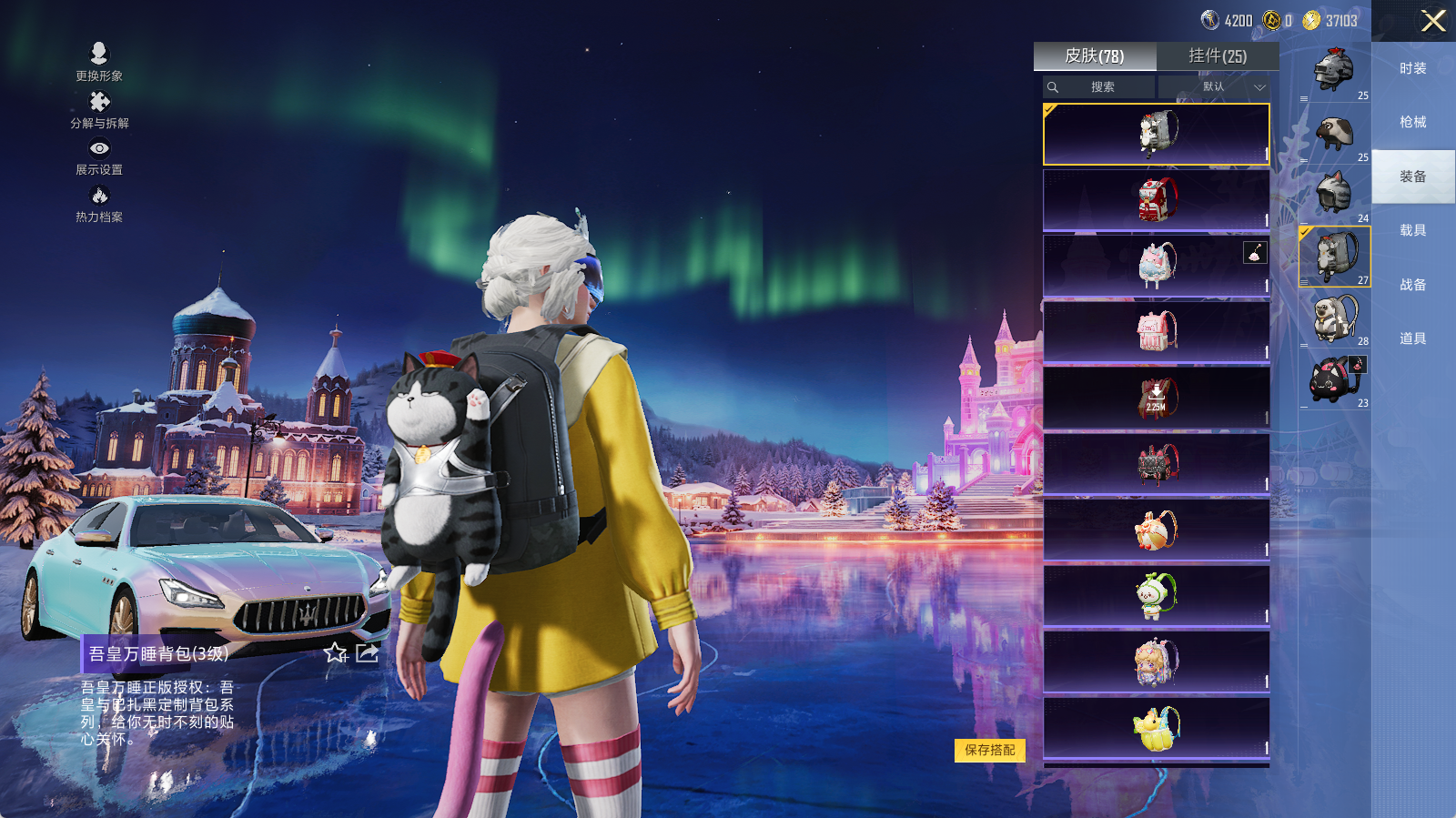Open 热力档案 heat profile

click(x=99, y=203)
